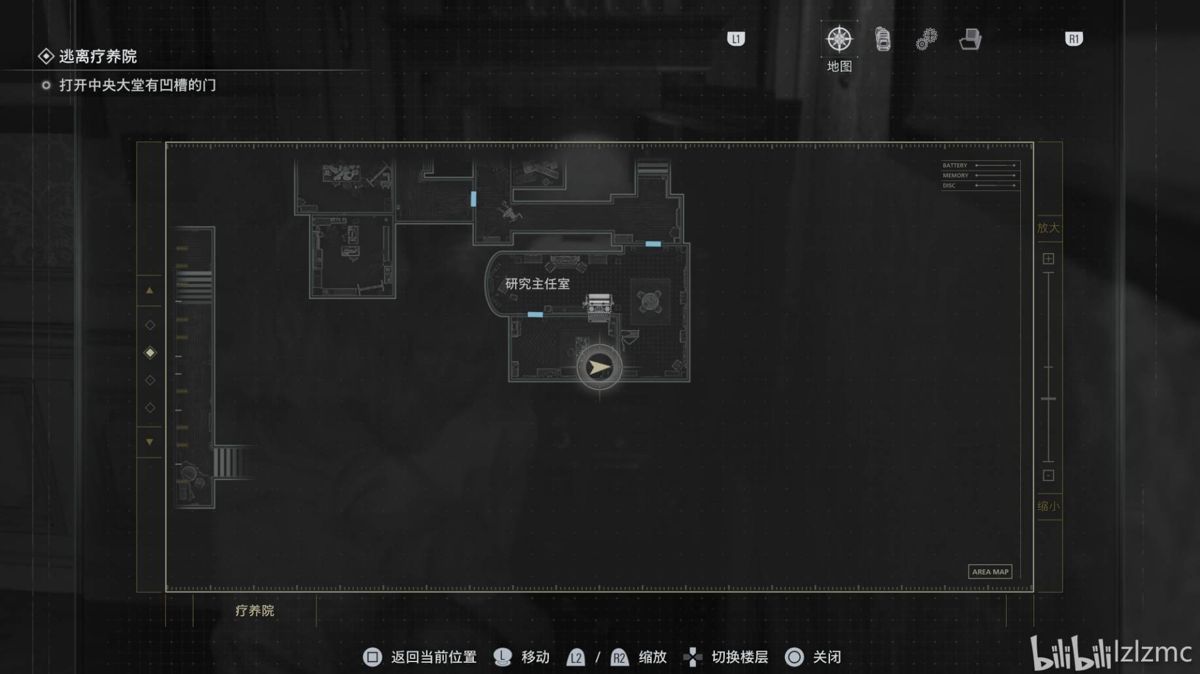Select the highlighted current floor diamond
1200x674 pixels.
pos(150,352)
